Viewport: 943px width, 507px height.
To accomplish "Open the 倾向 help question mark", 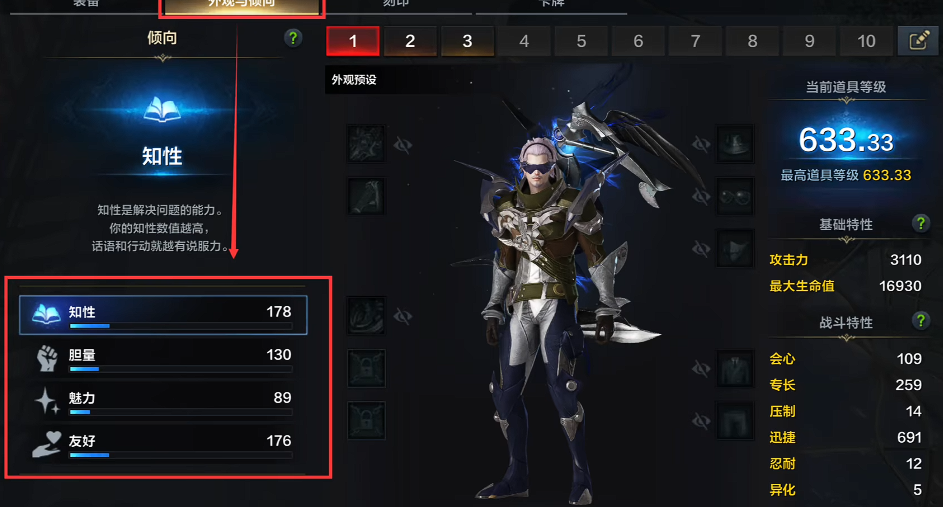I will (292, 38).
